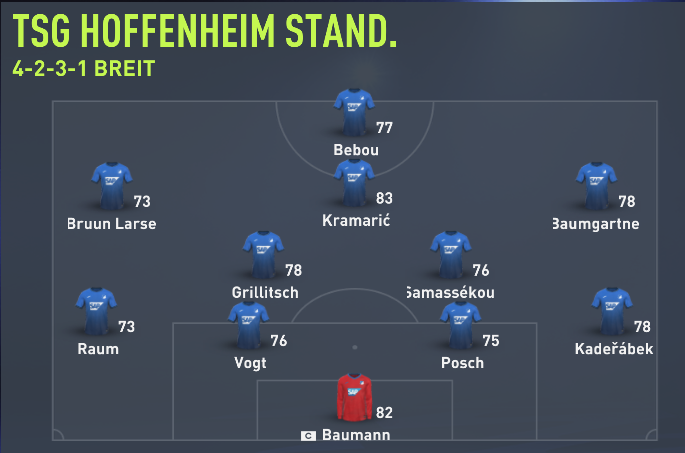Select striker Bebou on the pitch
The height and width of the screenshot is (453, 685).
(354, 113)
